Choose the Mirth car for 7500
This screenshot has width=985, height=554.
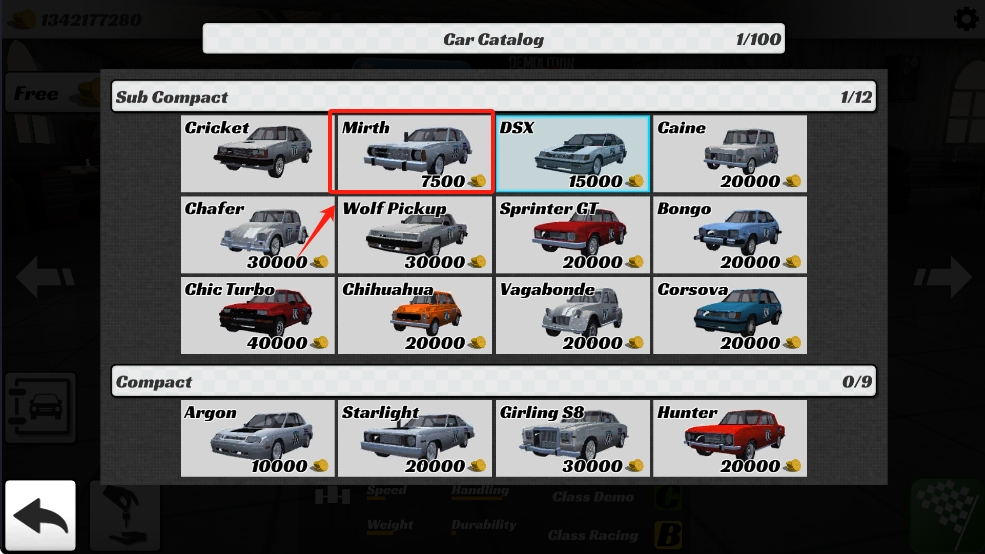(x=414, y=153)
